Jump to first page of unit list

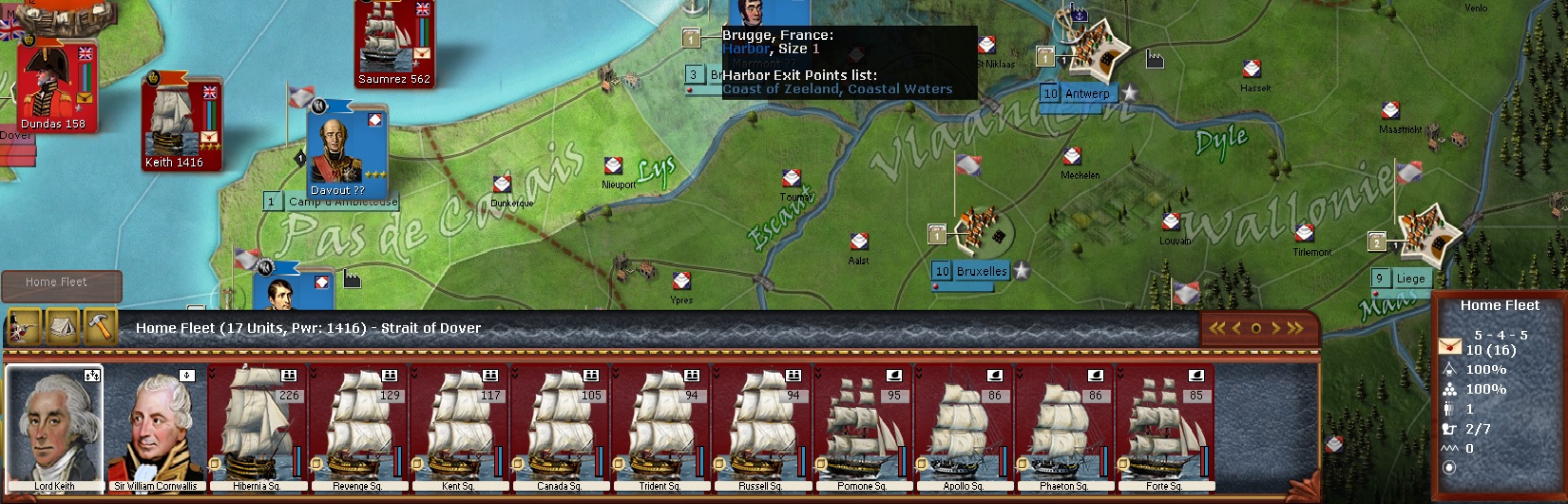(x=1216, y=328)
